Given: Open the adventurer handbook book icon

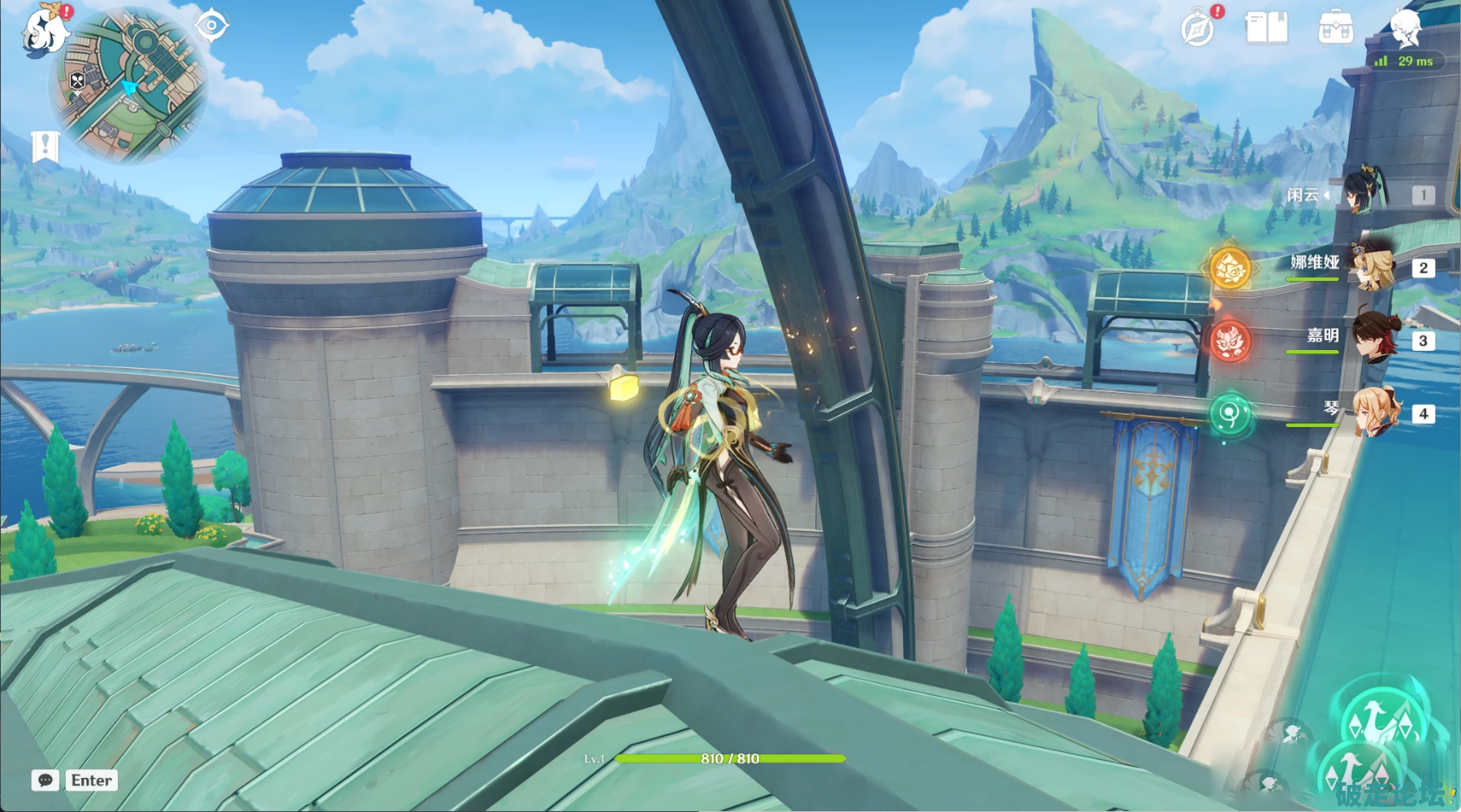Looking at the screenshot, I should (x=1266, y=28).
